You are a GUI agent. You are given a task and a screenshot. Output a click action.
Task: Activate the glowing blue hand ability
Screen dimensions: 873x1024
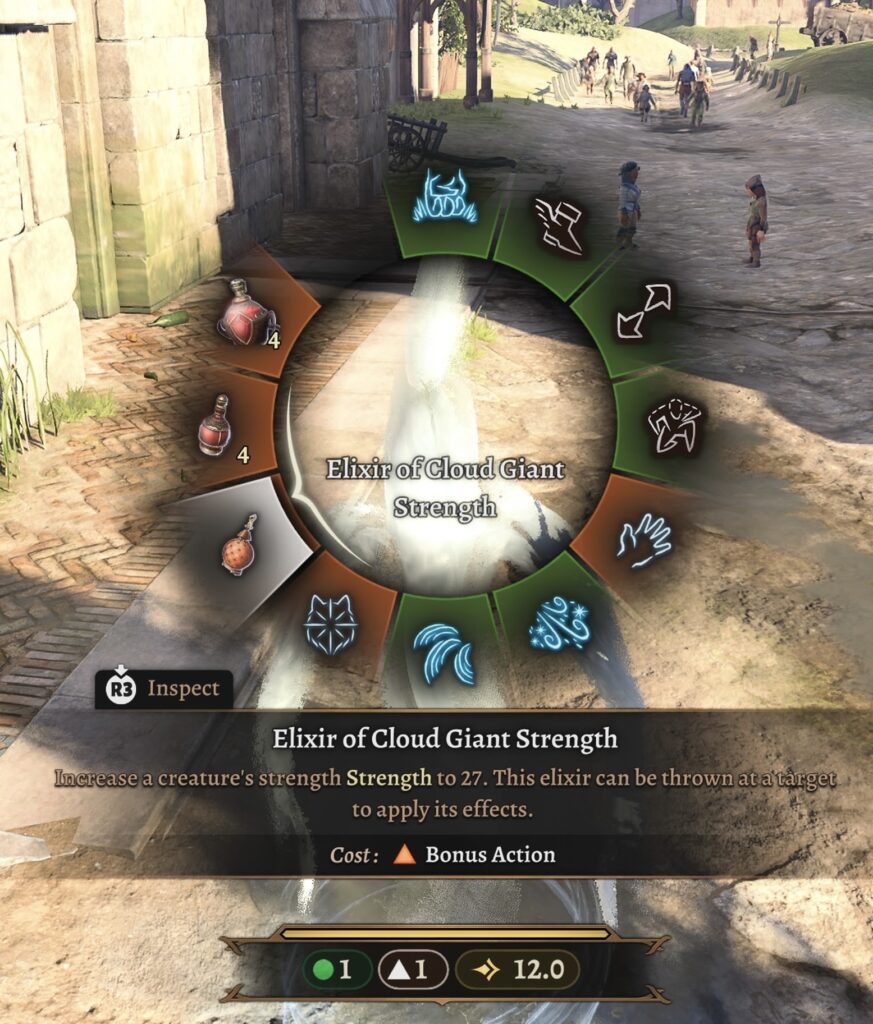pyautogui.click(x=644, y=540)
